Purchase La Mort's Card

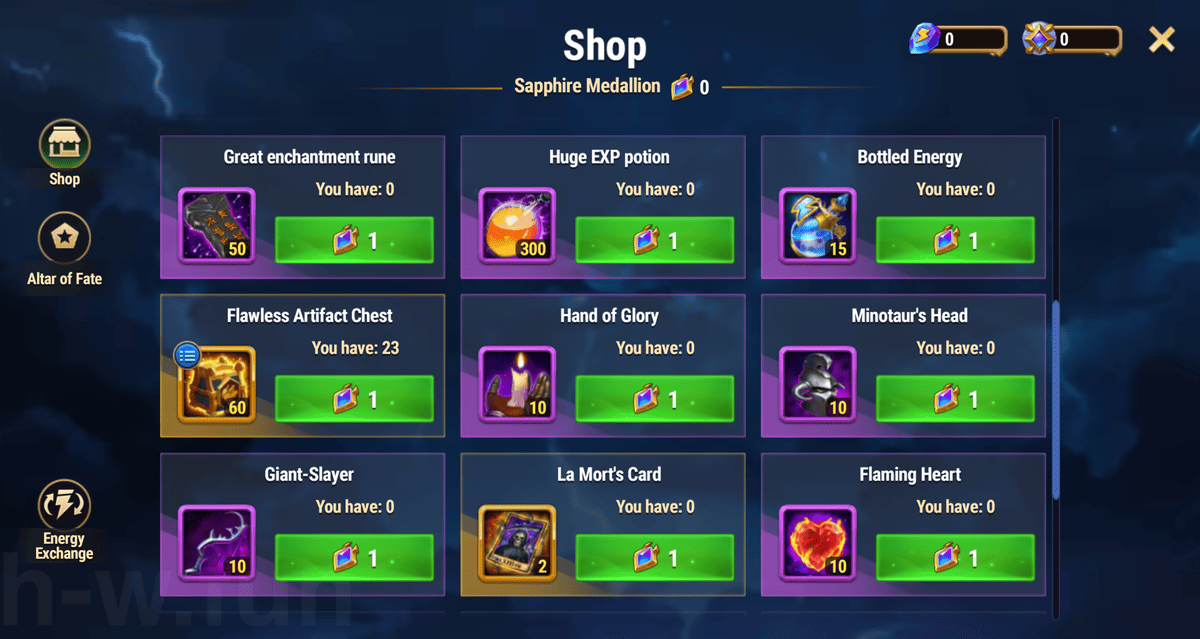tap(654, 558)
